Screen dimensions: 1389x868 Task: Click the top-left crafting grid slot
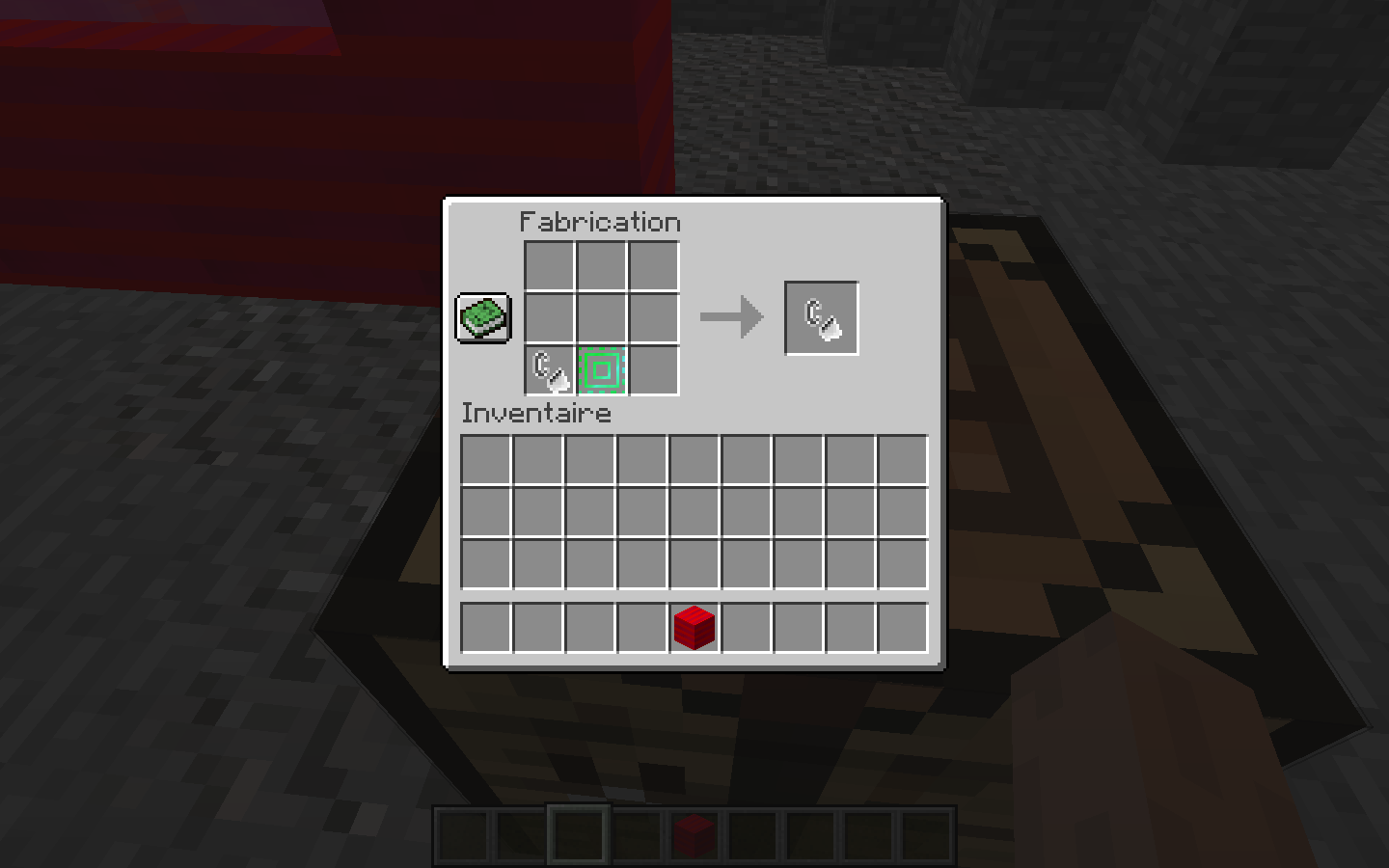549,265
